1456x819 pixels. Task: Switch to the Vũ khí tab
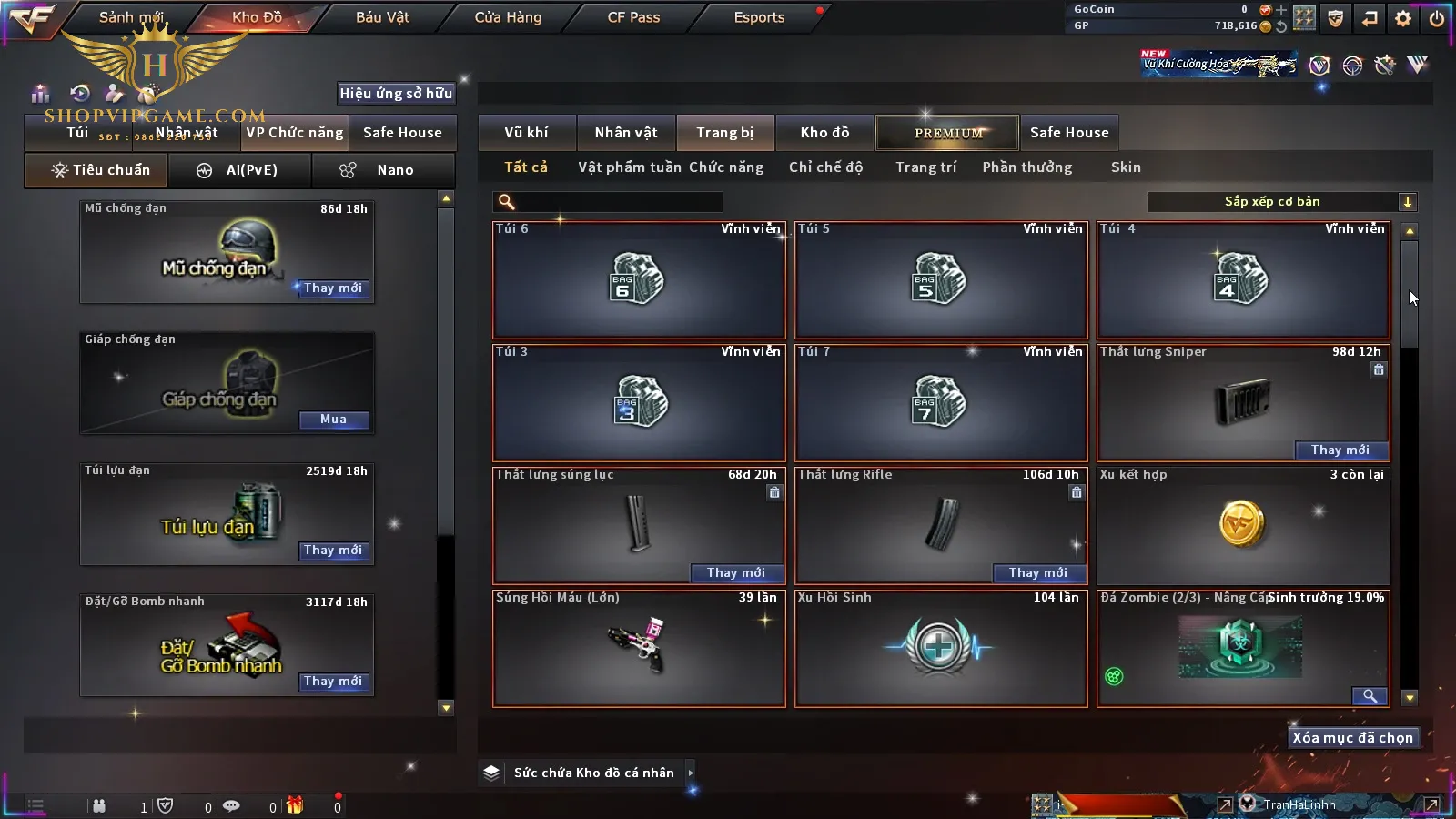pos(526,133)
